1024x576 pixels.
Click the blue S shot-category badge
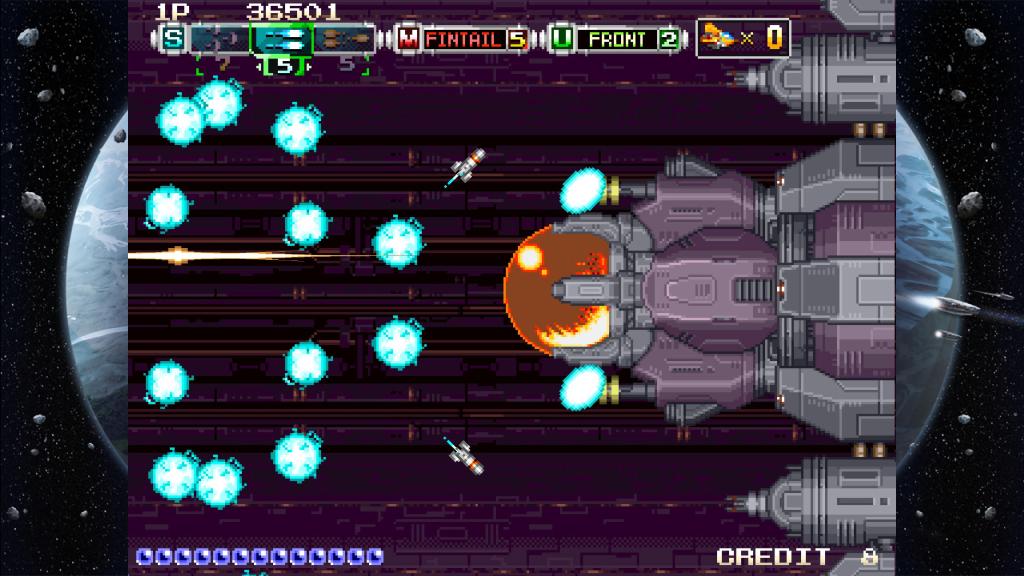[174, 39]
